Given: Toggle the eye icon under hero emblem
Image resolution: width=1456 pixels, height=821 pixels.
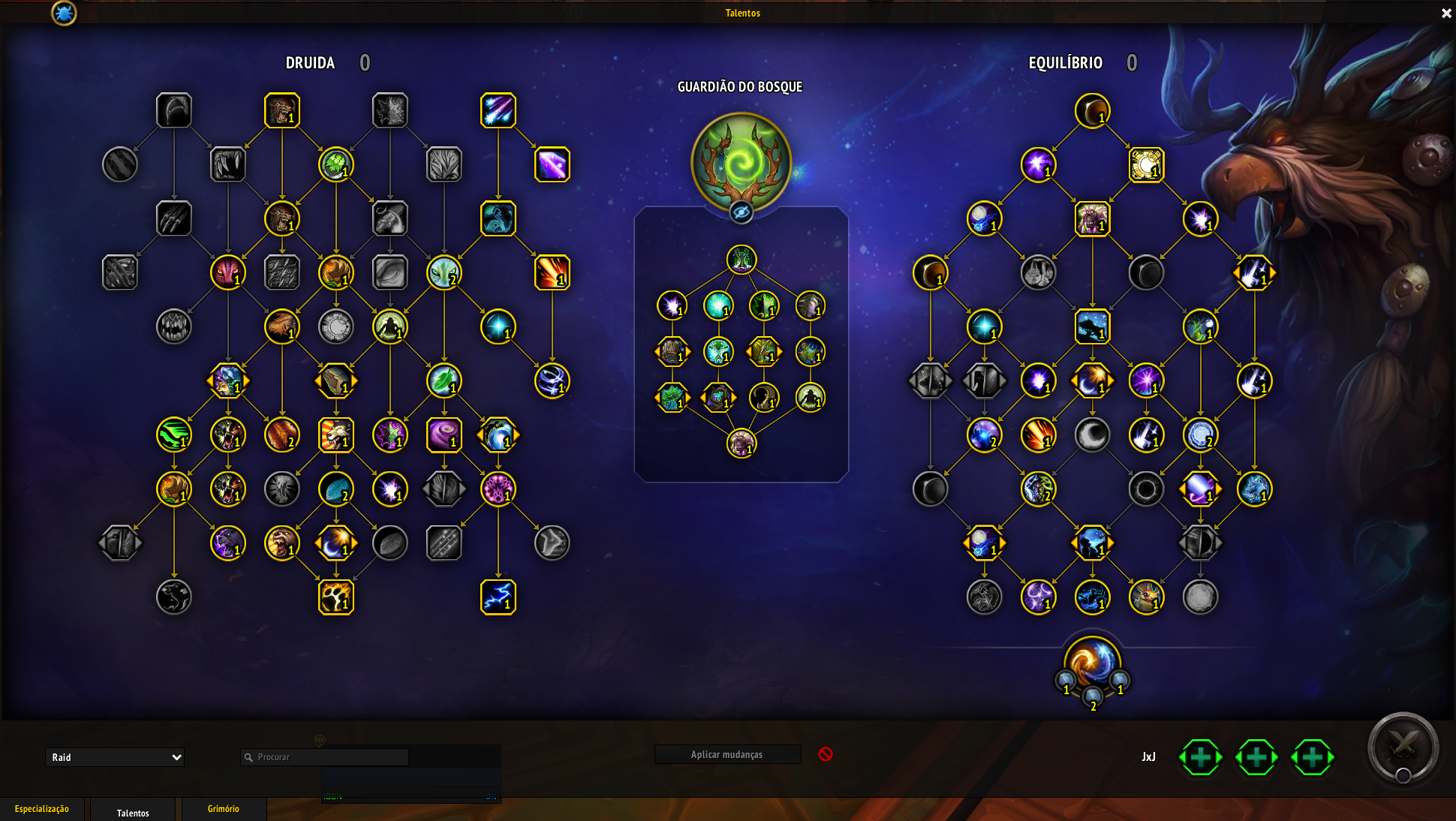Looking at the screenshot, I should pos(741,212).
